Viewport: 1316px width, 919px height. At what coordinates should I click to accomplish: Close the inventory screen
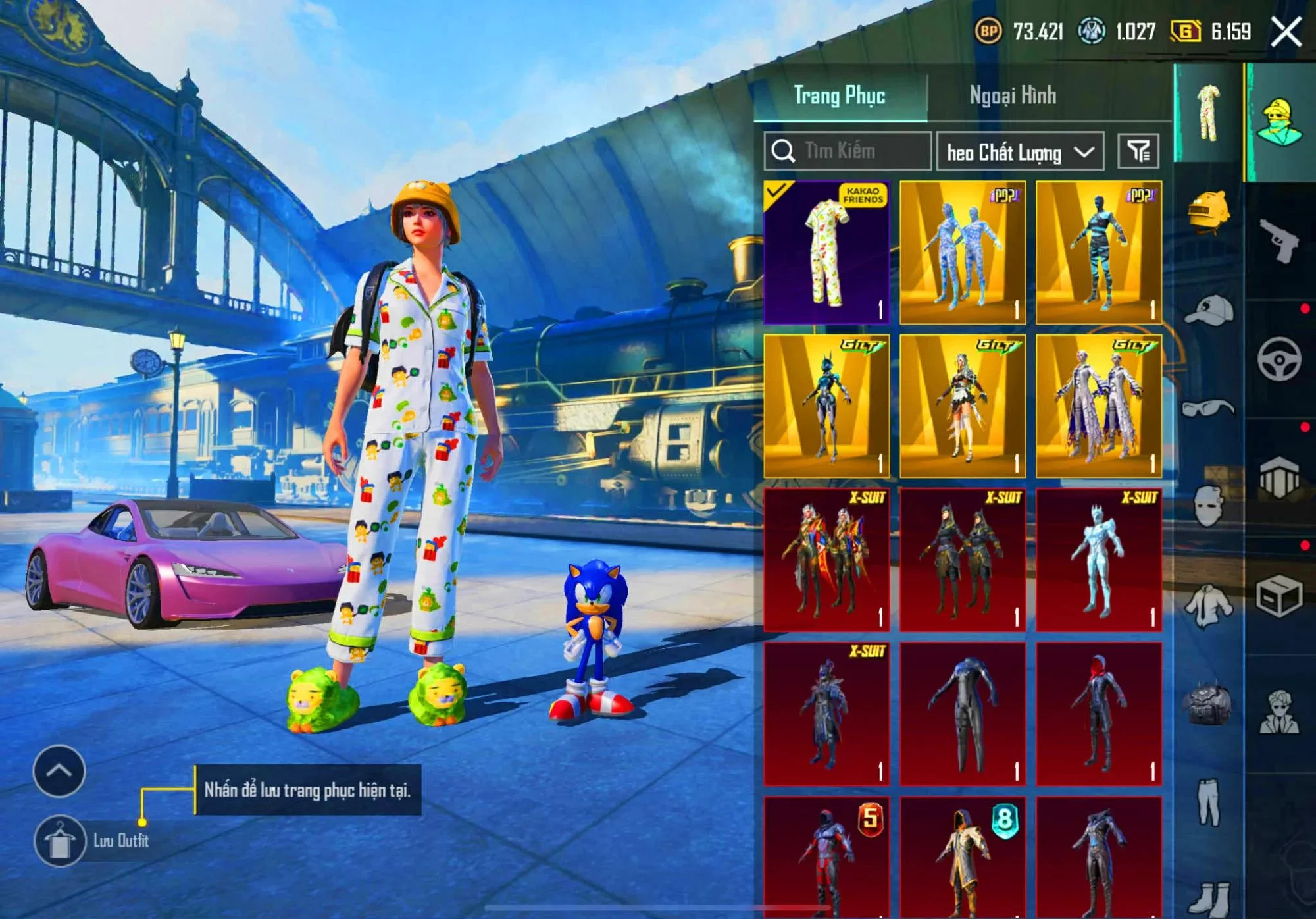[1286, 32]
